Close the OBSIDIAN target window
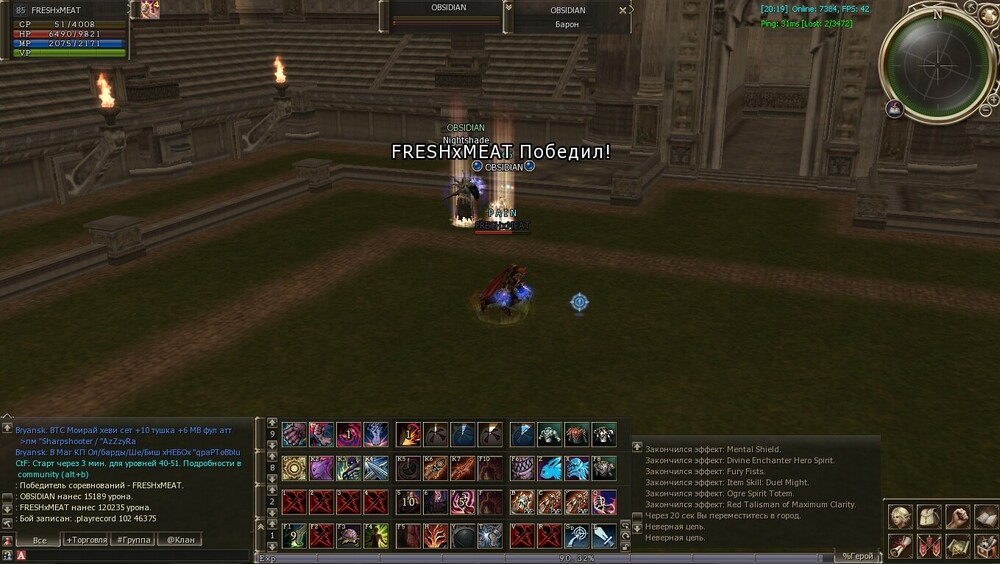1000x564 pixels. tap(623, 10)
